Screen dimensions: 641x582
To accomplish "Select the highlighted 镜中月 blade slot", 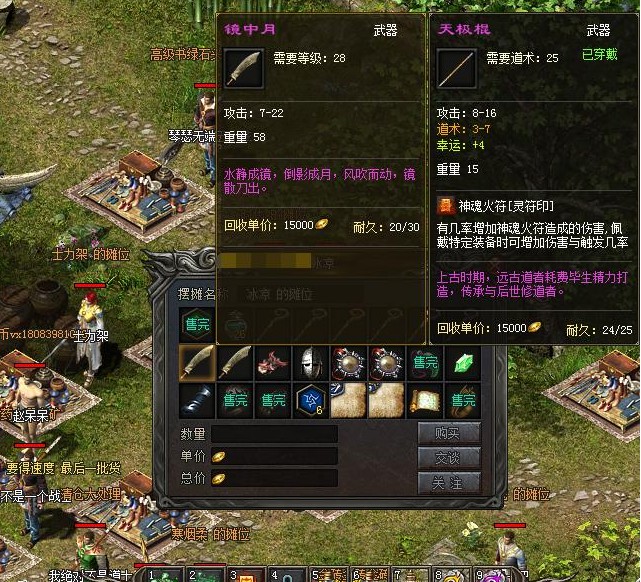I will click(x=197, y=363).
